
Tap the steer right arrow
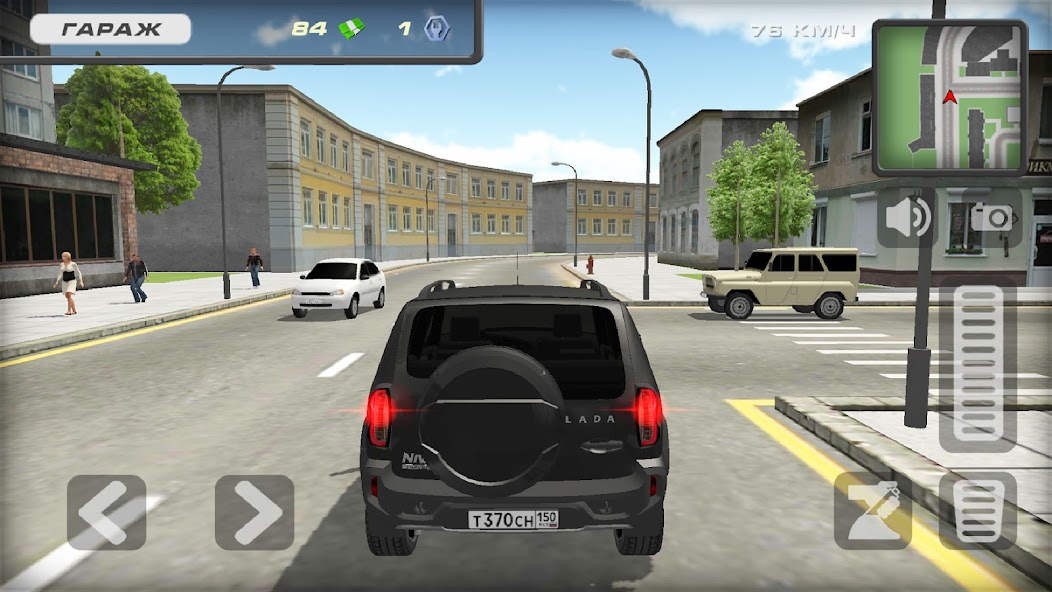pos(254,512)
